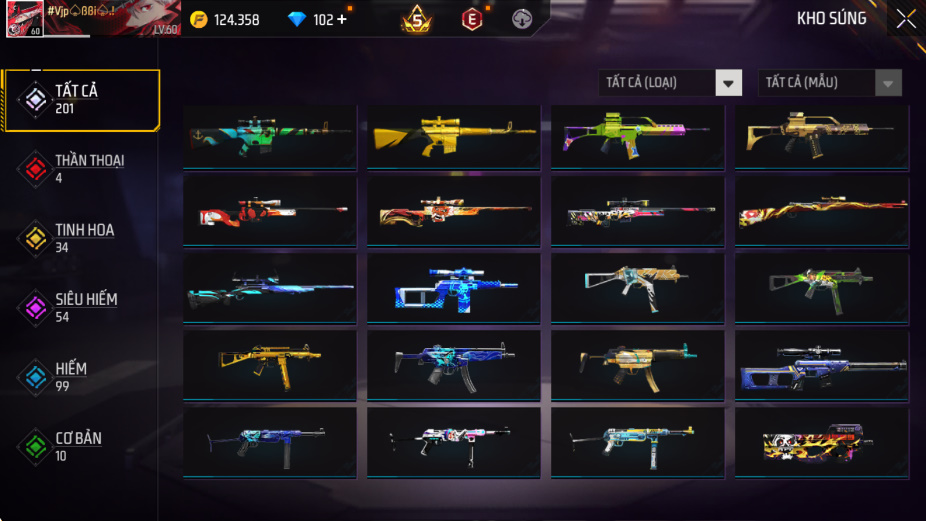Switch to the Cơ Bản tab
The image size is (926, 521).
click(x=80, y=446)
